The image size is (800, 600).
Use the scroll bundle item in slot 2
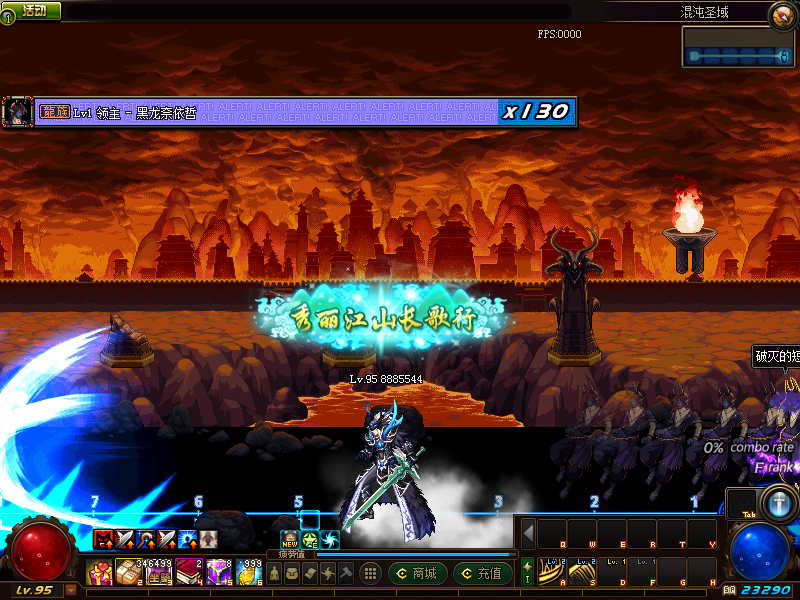click(x=129, y=573)
